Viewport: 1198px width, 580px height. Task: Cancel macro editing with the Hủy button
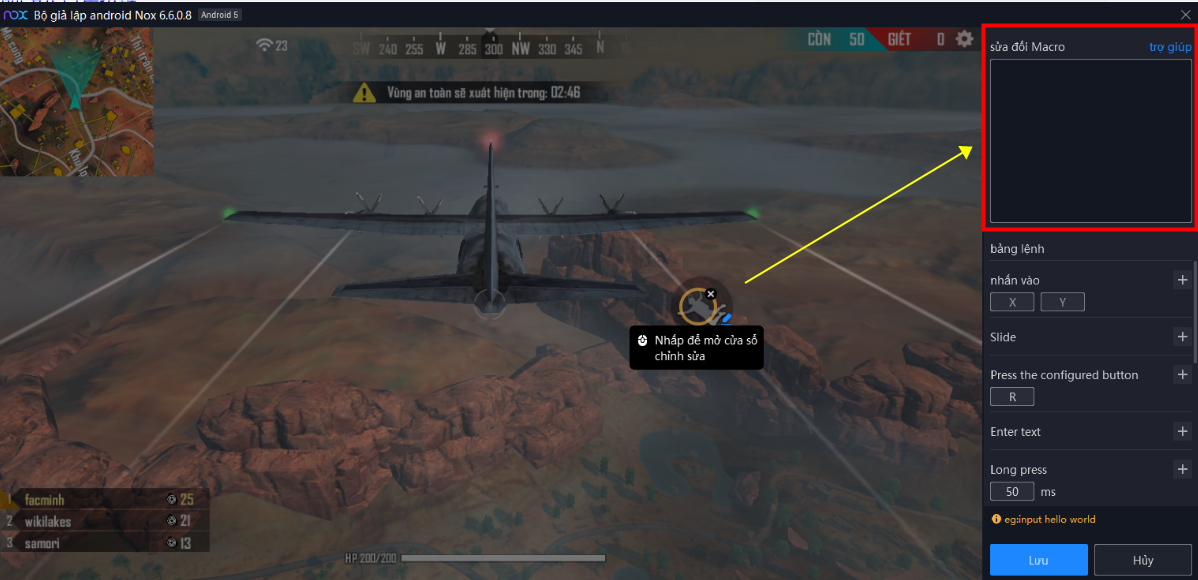click(1142, 560)
